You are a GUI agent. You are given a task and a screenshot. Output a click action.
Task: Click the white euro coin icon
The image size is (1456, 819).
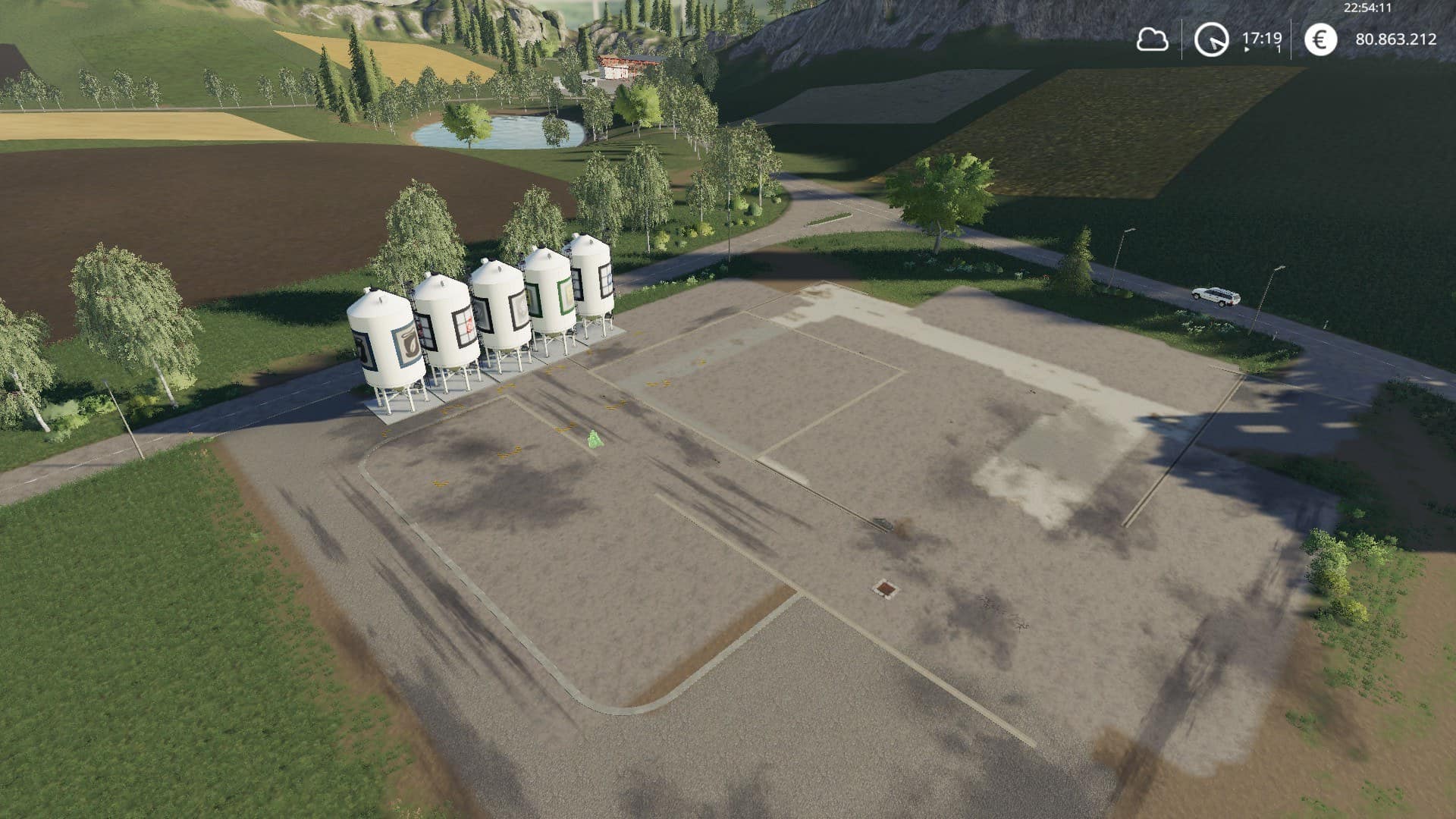coord(1321,39)
